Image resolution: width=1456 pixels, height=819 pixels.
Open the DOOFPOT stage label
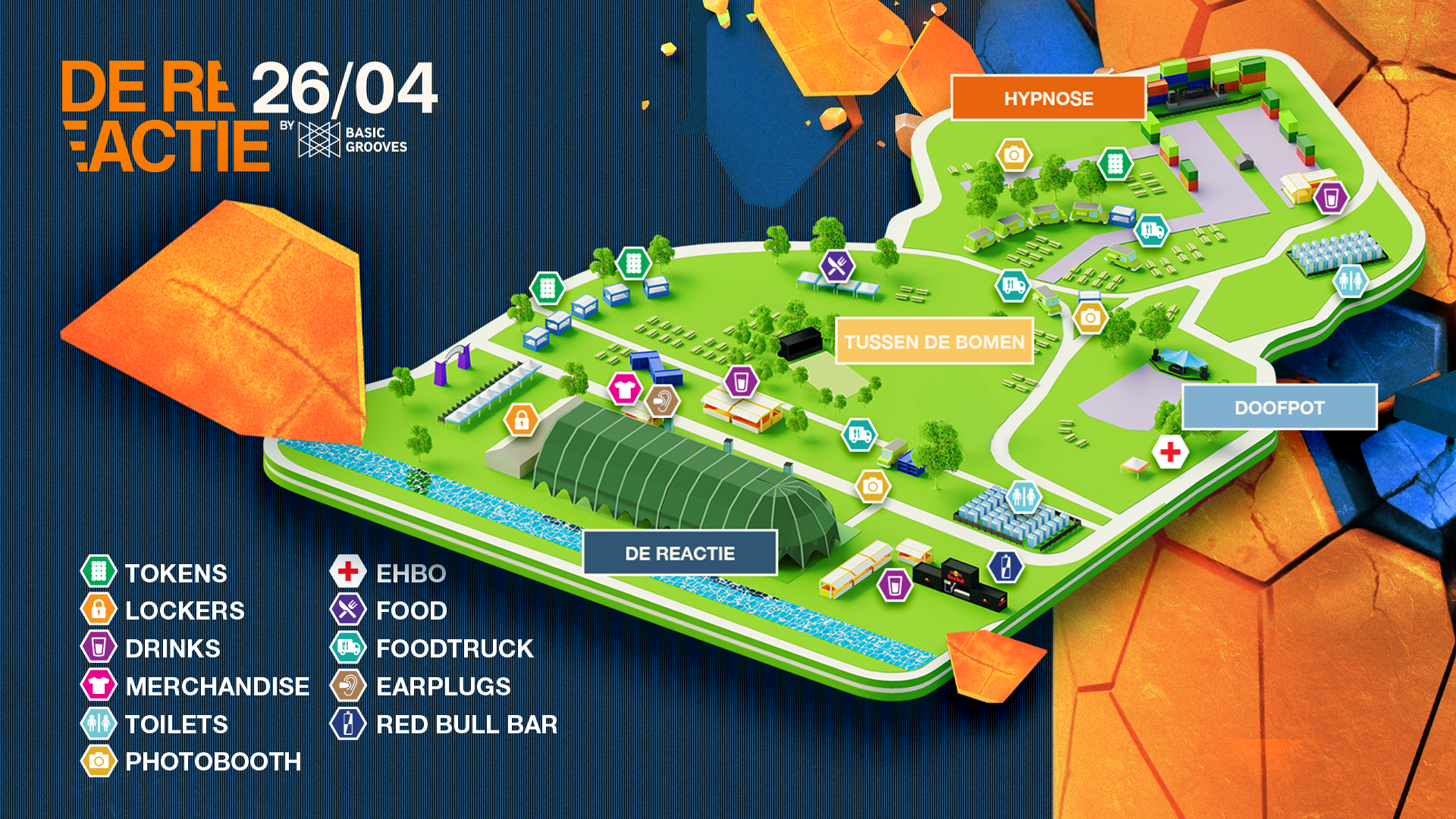pos(1279,407)
